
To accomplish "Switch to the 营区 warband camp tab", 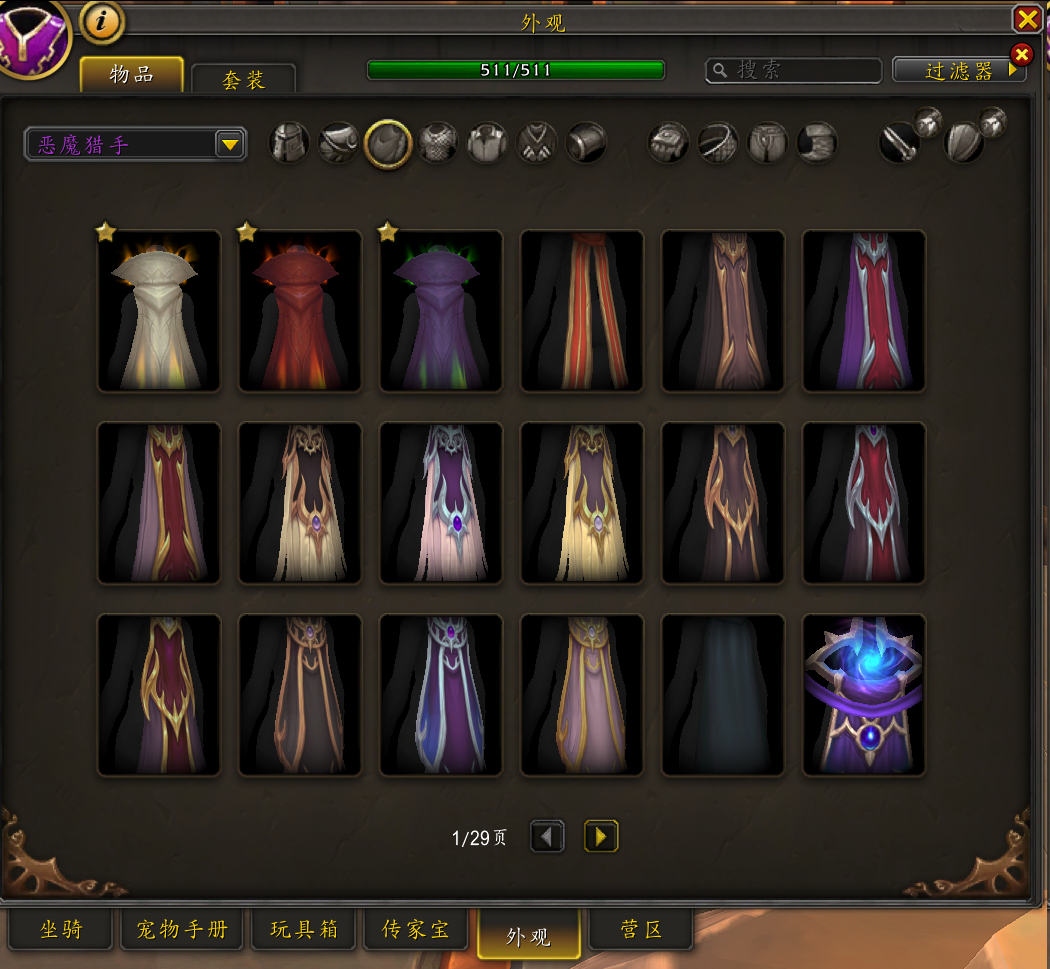I will click(641, 930).
